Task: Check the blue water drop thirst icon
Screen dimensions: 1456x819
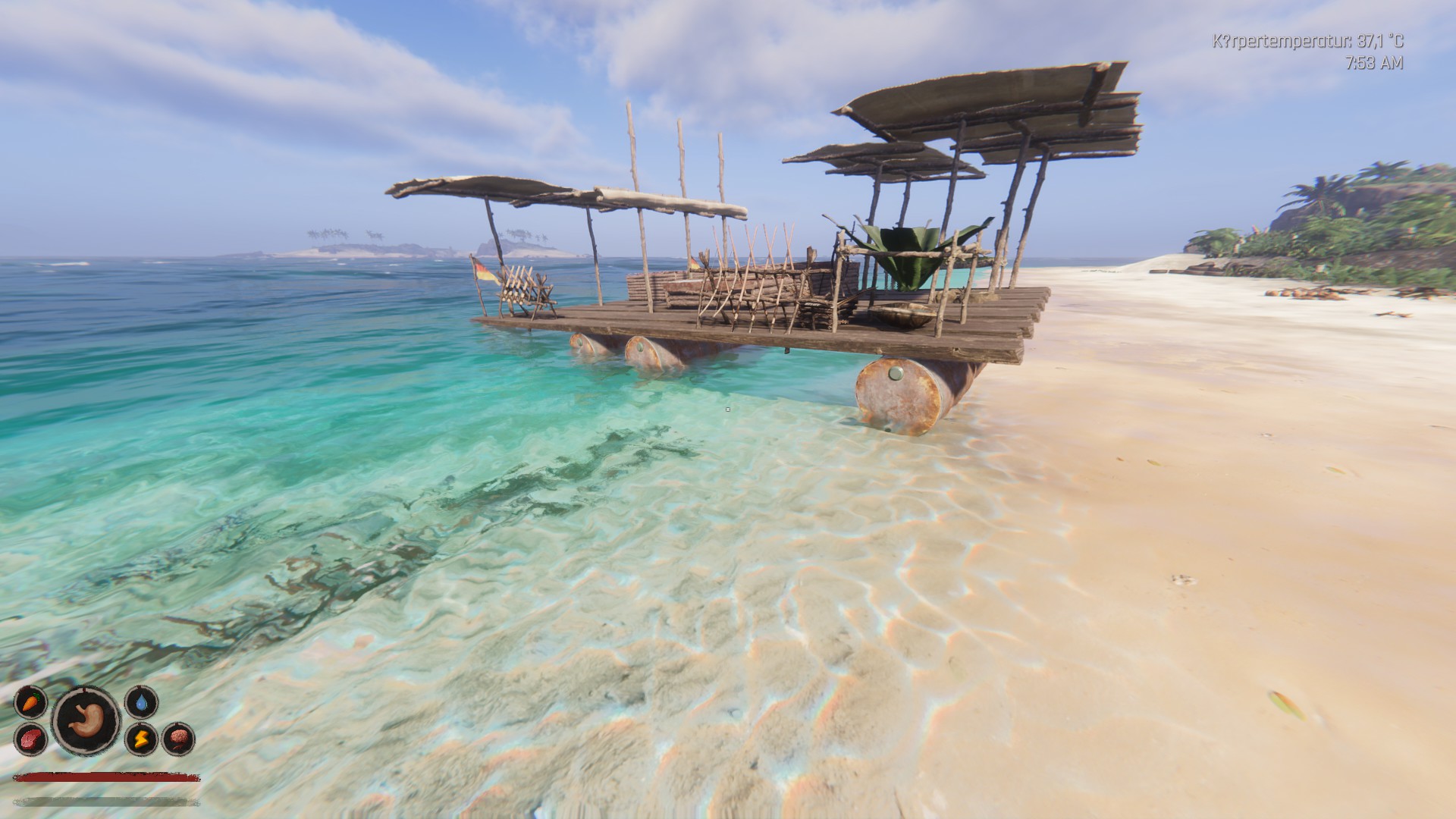Action: click(142, 702)
